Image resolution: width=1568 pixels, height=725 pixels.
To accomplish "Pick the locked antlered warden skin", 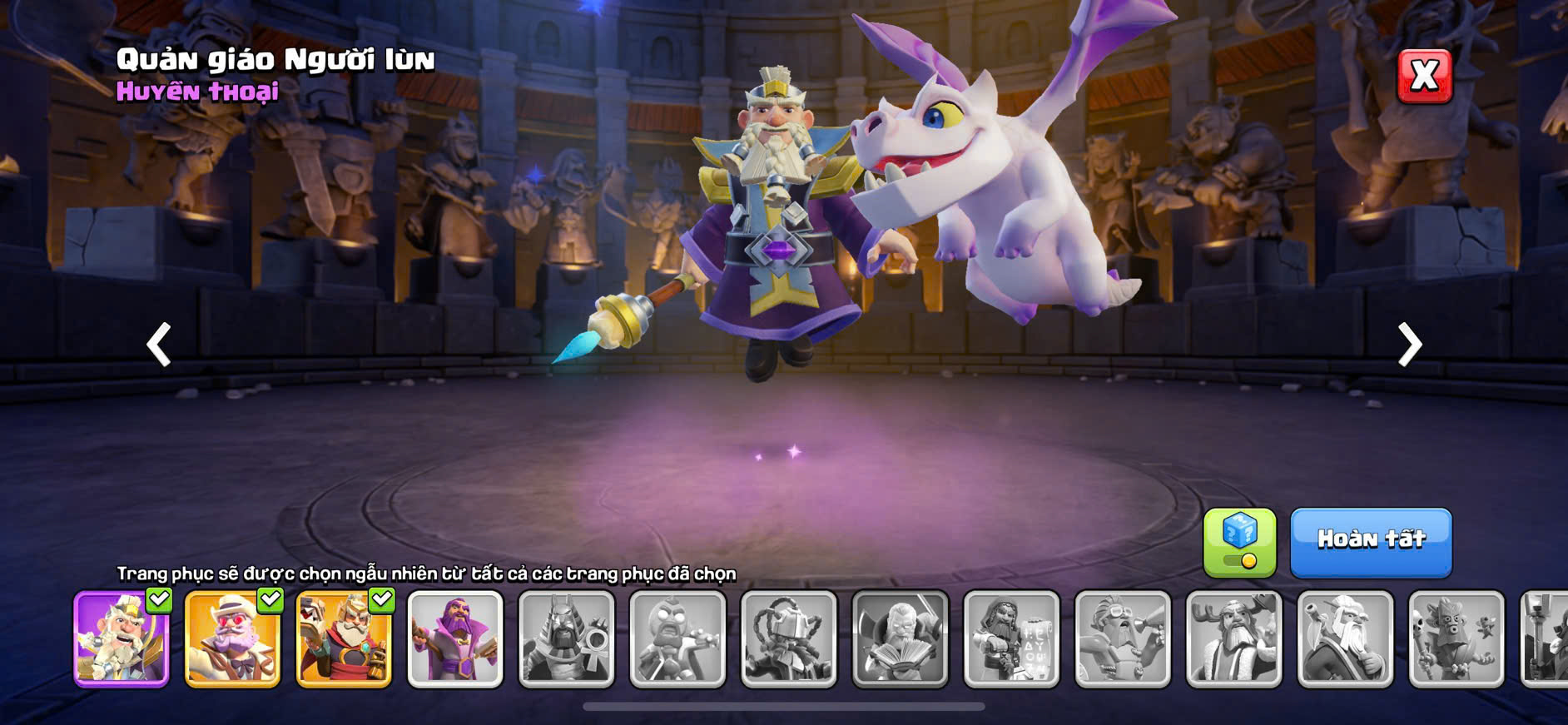I will pyautogui.click(x=1233, y=638).
